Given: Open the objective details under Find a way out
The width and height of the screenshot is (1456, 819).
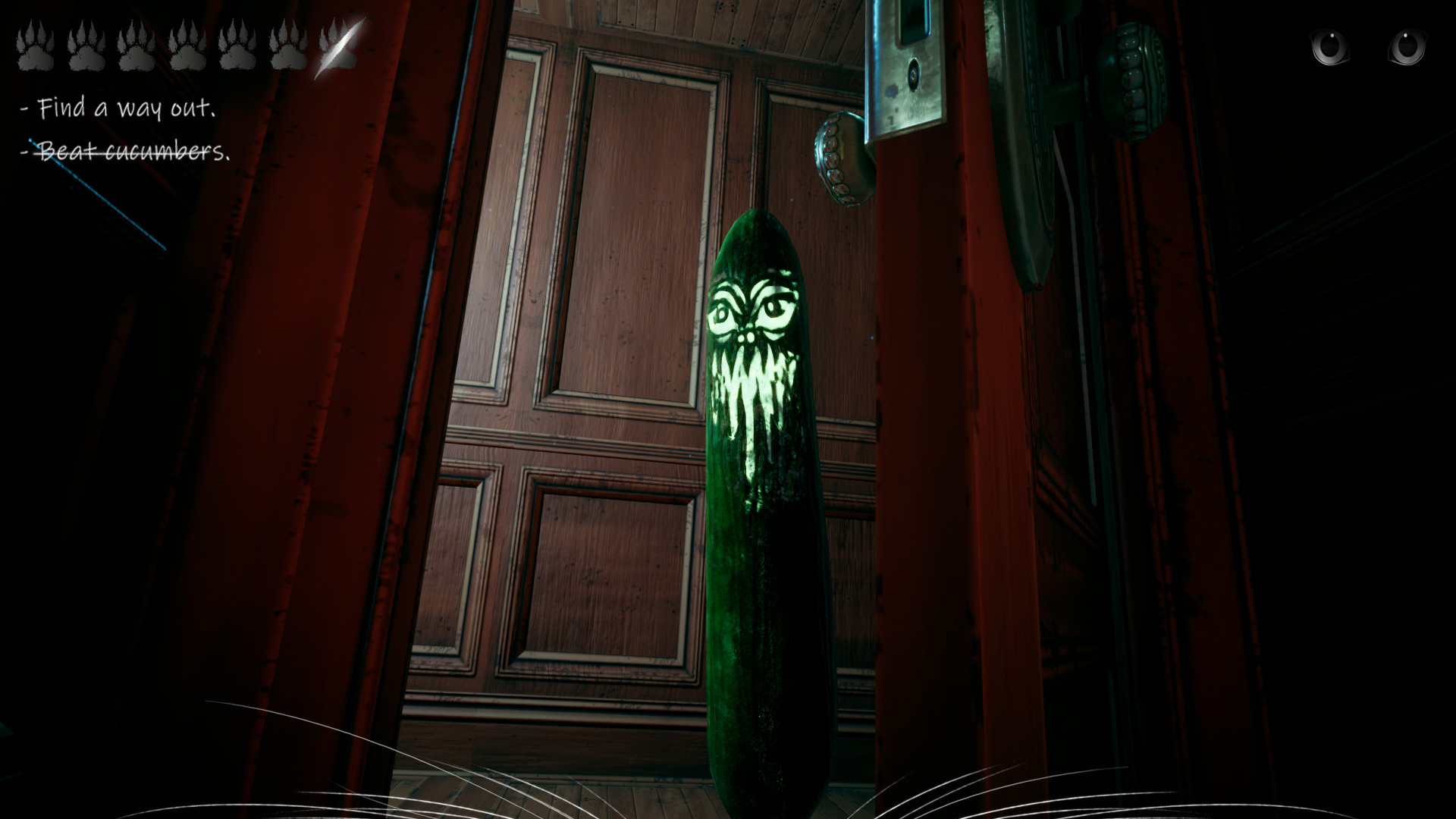Looking at the screenshot, I should 121,108.
